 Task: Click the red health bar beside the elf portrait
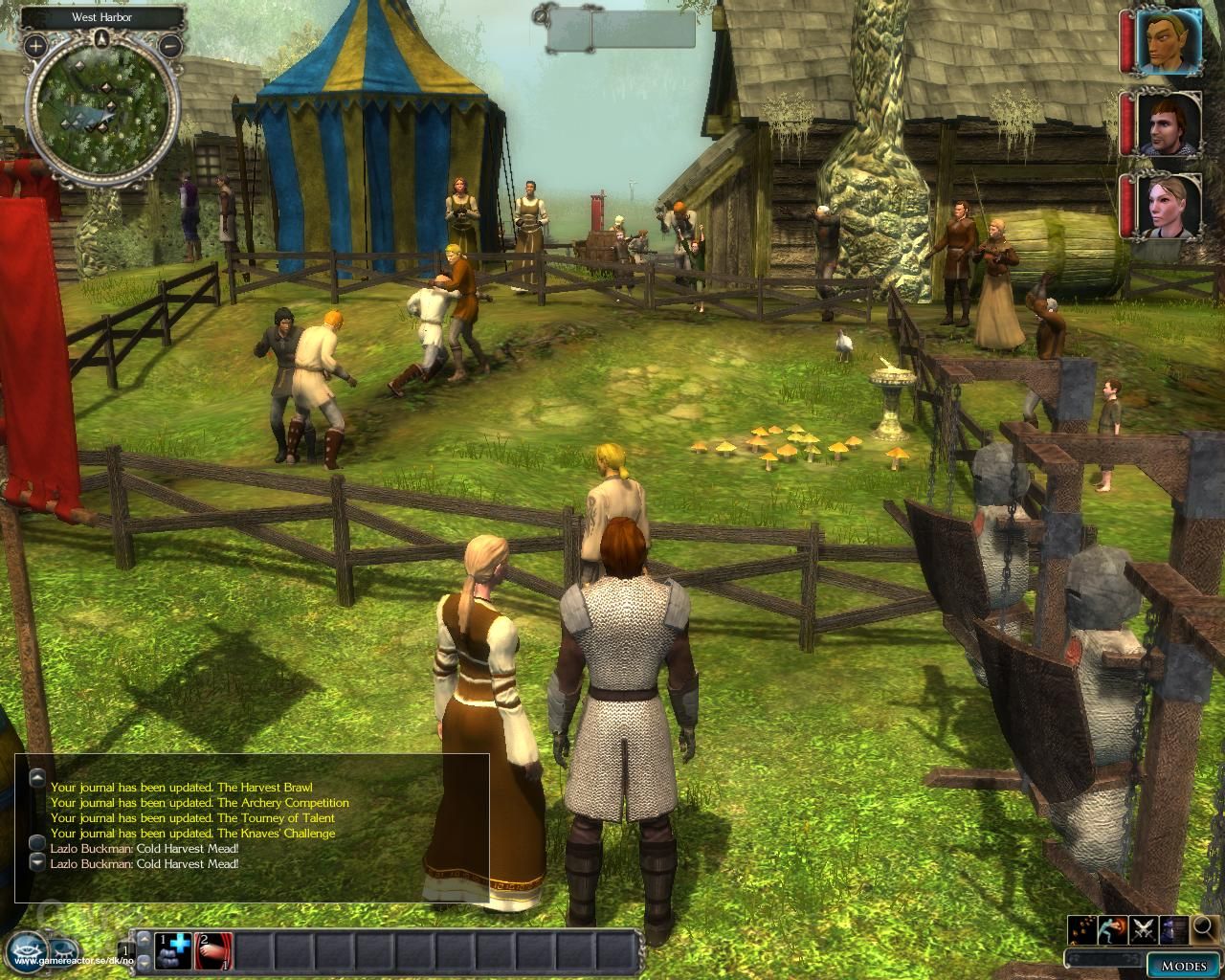tap(1126, 40)
